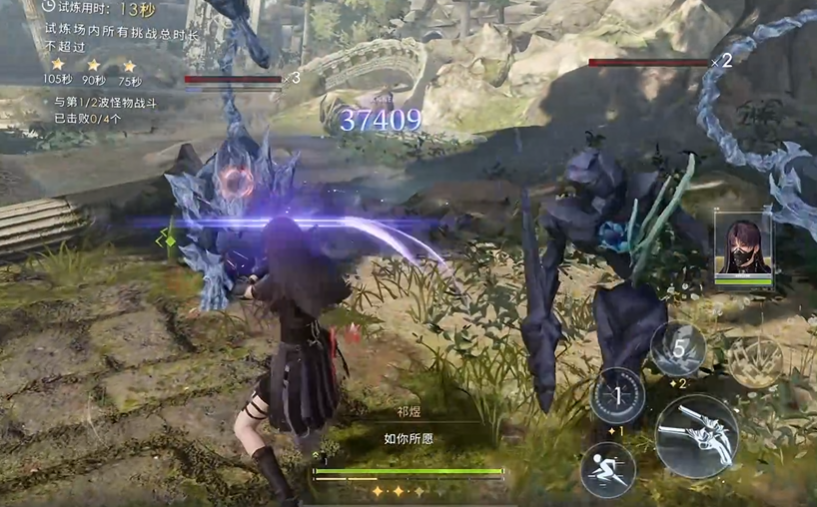Select the masked character portrait
Viewport: 817px width, 507px height.
click(743, 245)
